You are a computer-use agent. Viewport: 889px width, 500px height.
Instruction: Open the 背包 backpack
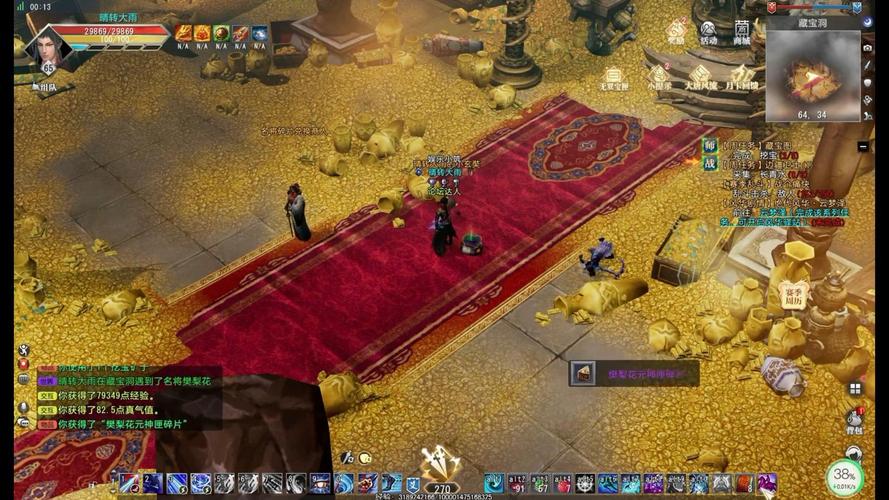855,420
